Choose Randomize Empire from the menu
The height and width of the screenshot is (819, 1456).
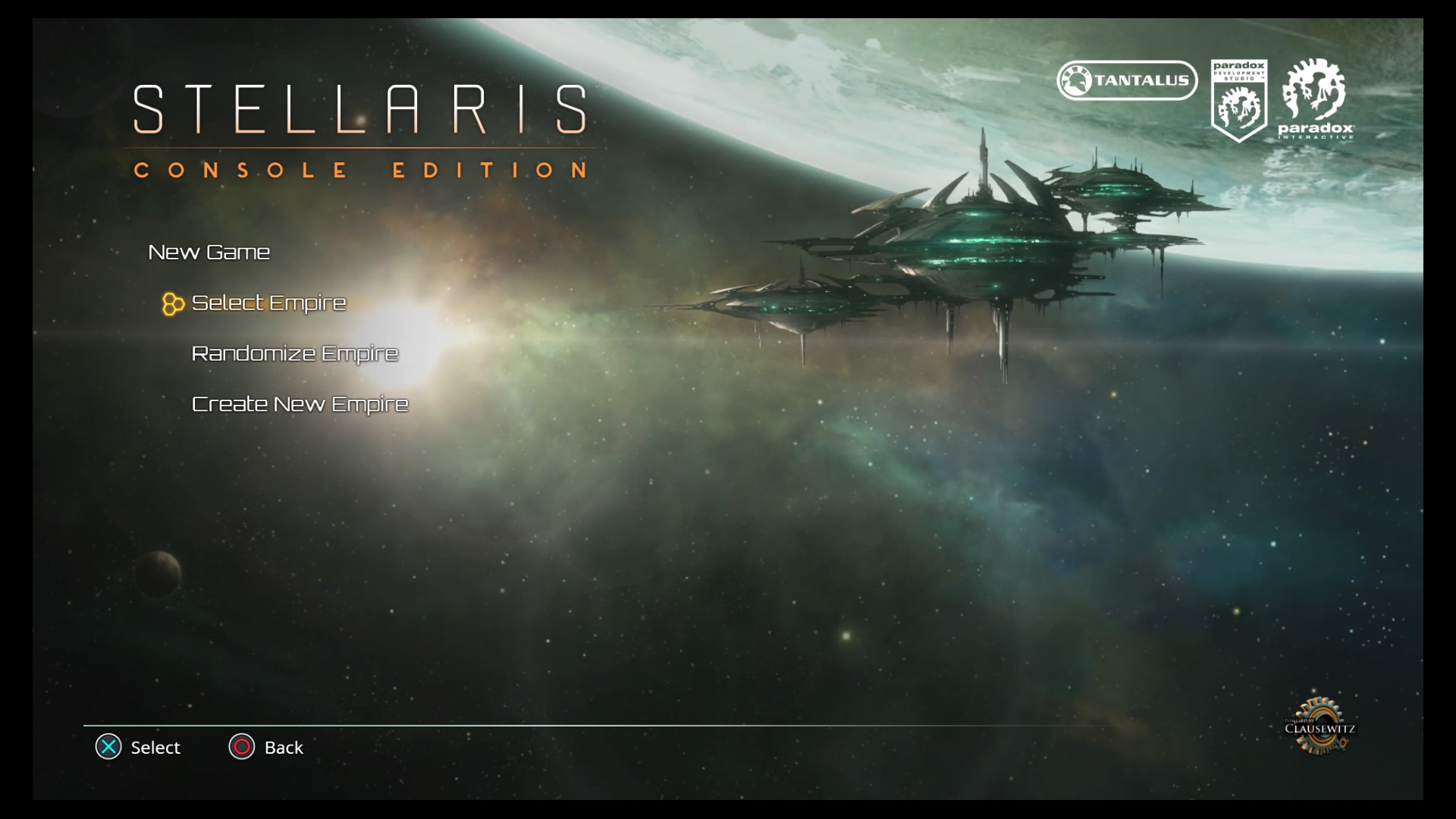click(x=294, y=353)
